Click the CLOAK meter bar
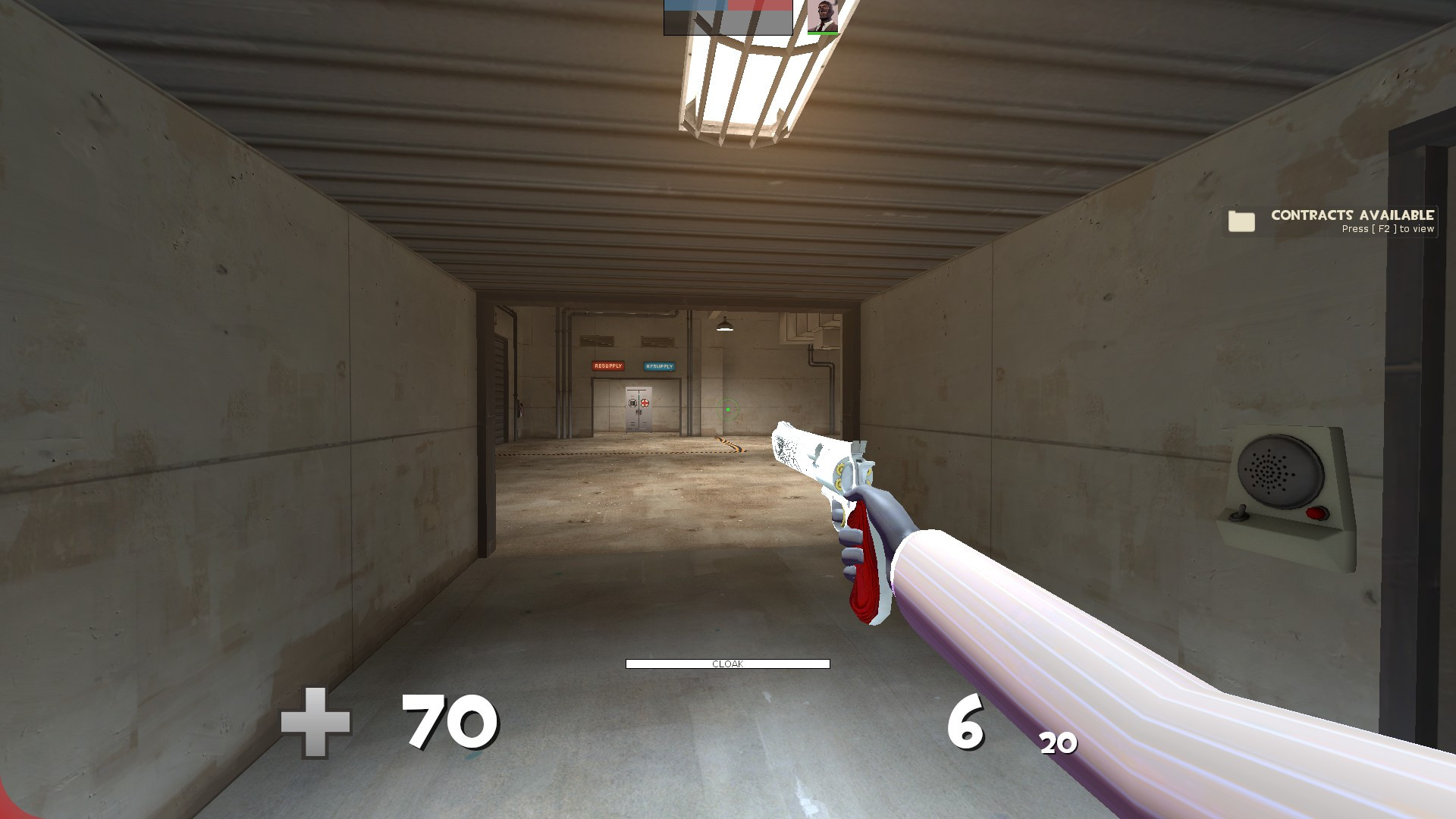The width and height of the screenshot is (1456, 819). [726, 663]
